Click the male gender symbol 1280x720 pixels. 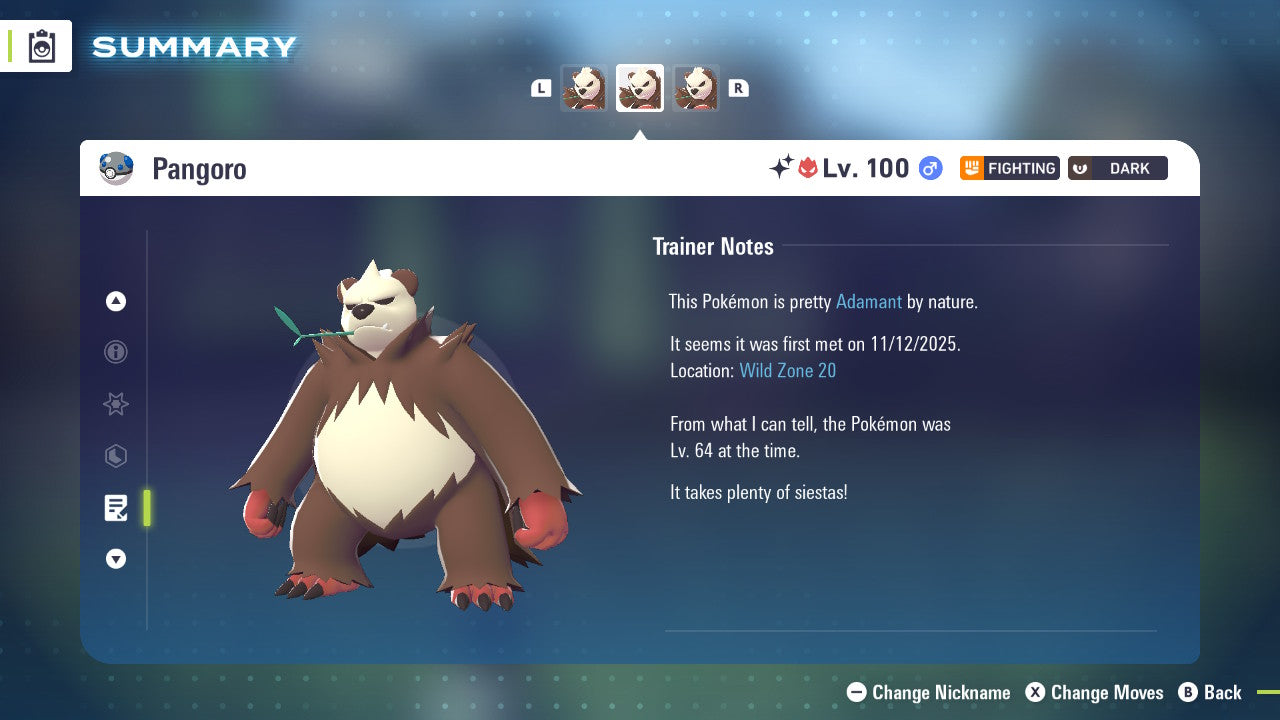tap(927, 168)
